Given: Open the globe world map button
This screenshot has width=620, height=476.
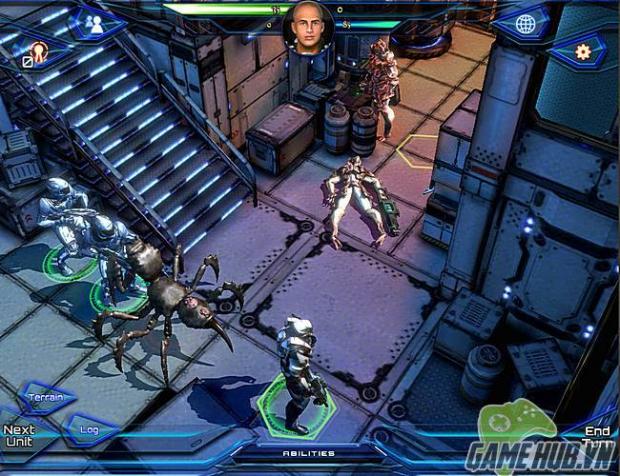Looking at the screenshot, I should tap(525, 24).
